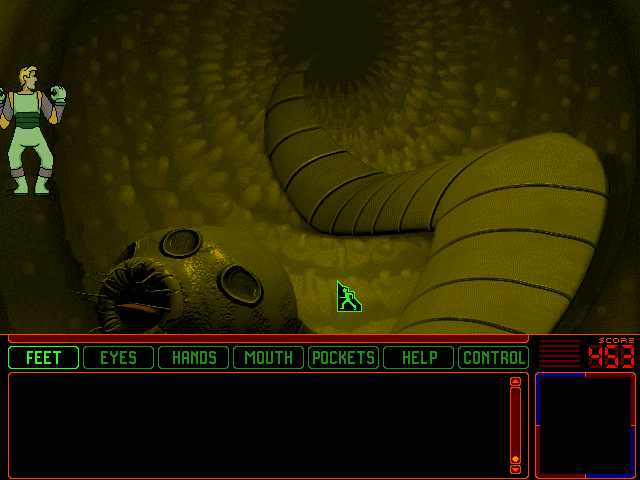Viewport: 640px width, 480px height.
Task: Activate the HANDS action button
Action: [193, 357]
